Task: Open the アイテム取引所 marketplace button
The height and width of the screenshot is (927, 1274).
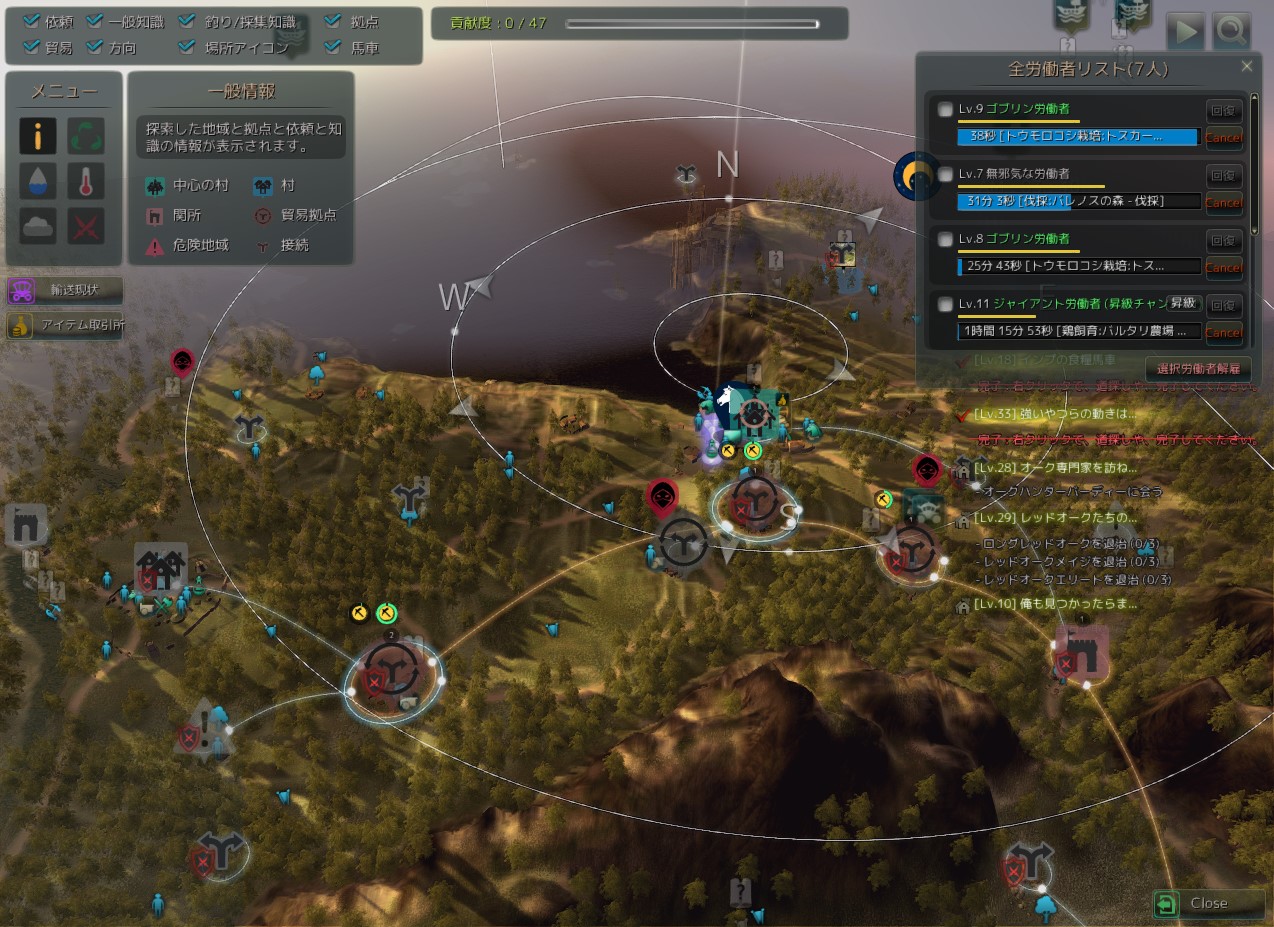Action: click(x=66, y=326)
